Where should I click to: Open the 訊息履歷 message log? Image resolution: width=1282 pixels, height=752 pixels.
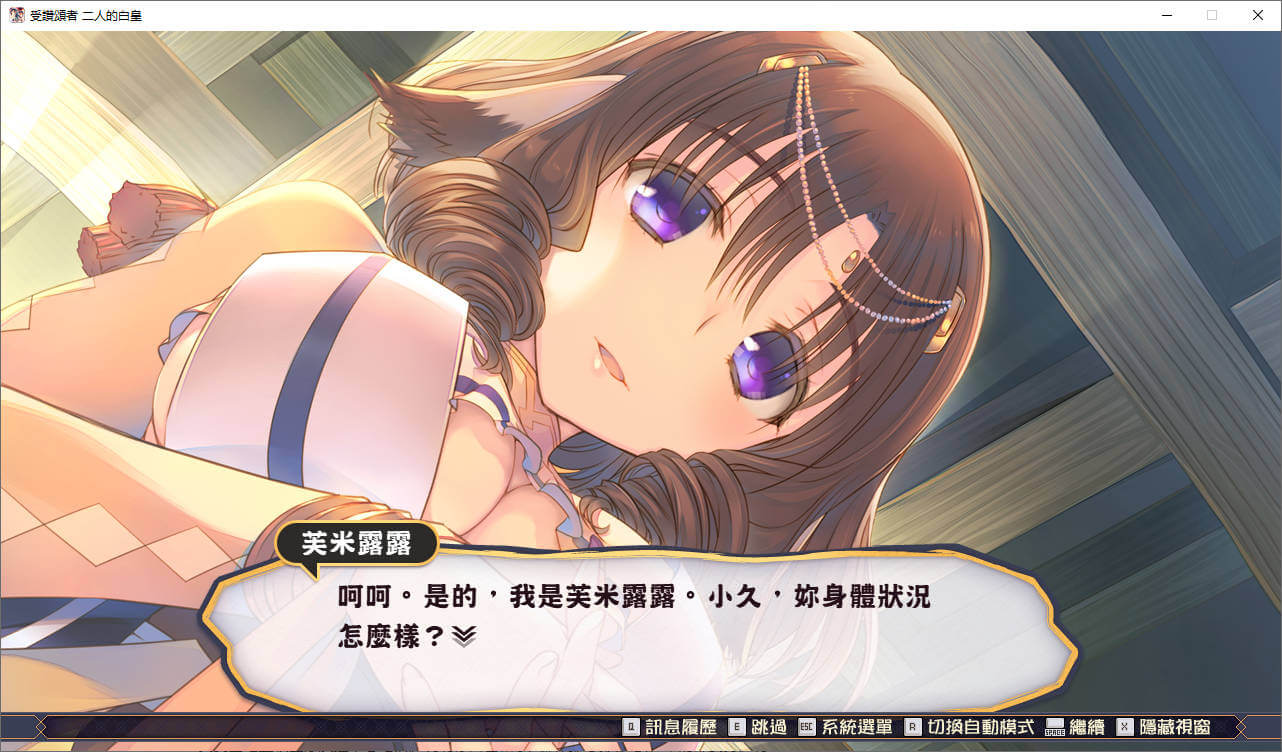point(670,727)
